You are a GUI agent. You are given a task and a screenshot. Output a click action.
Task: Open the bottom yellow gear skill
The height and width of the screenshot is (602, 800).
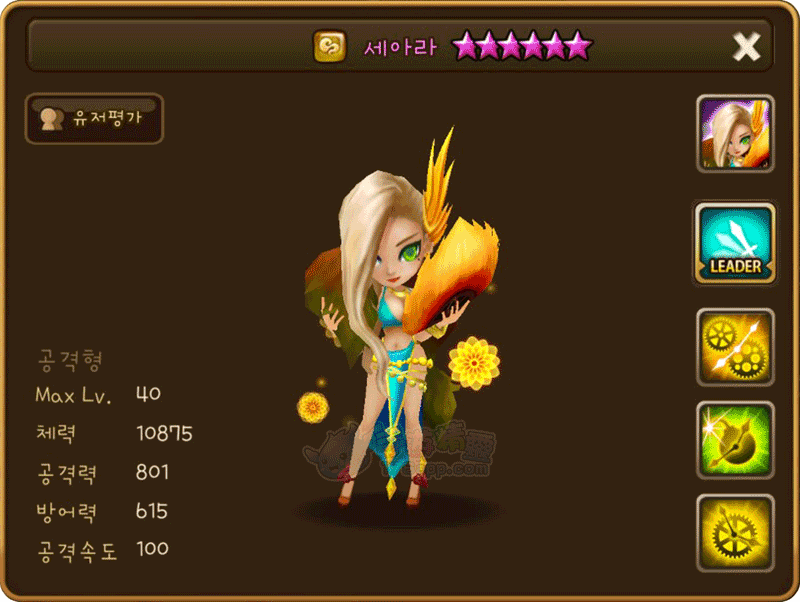[735, 533]
